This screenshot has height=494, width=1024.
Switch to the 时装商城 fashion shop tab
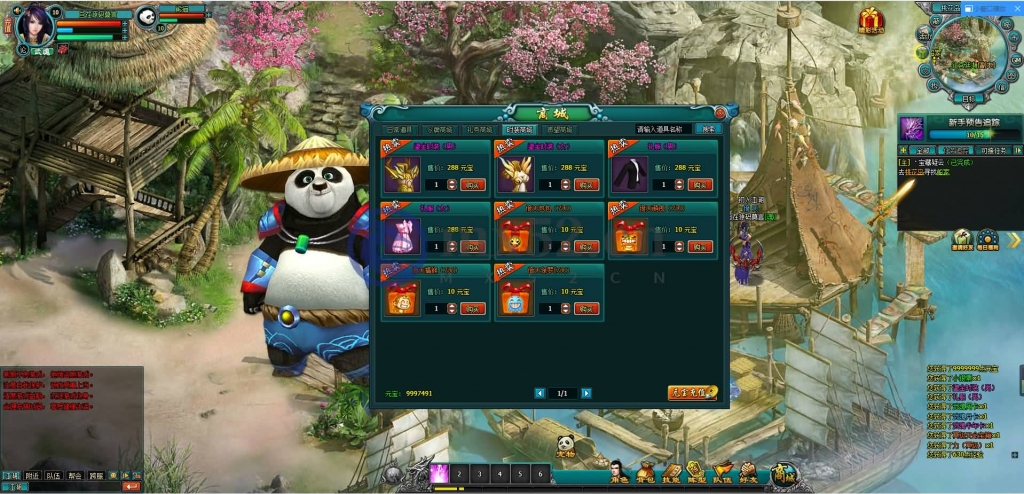tap(520, 129)
